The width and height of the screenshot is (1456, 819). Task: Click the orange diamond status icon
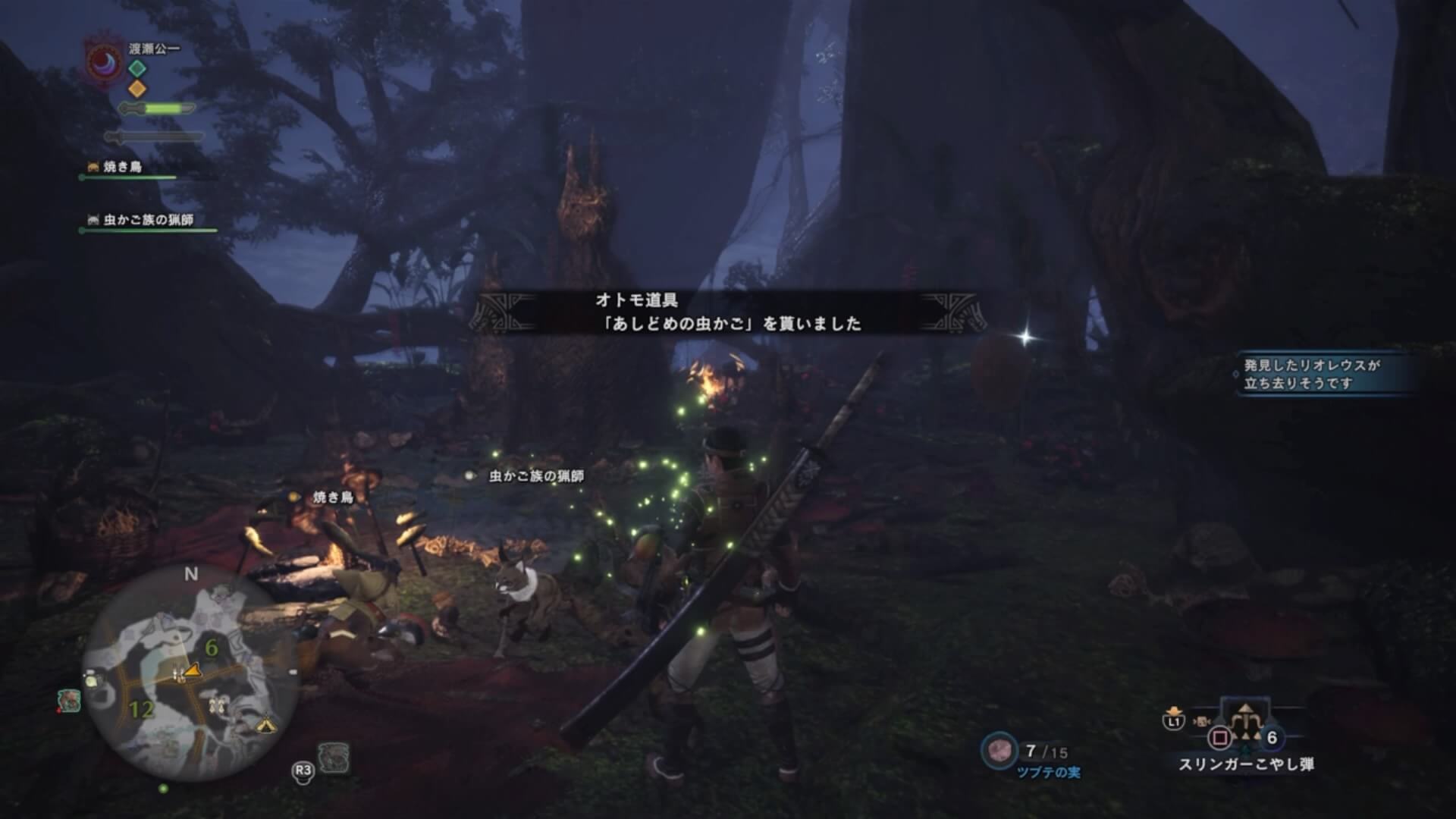(136, 89)
